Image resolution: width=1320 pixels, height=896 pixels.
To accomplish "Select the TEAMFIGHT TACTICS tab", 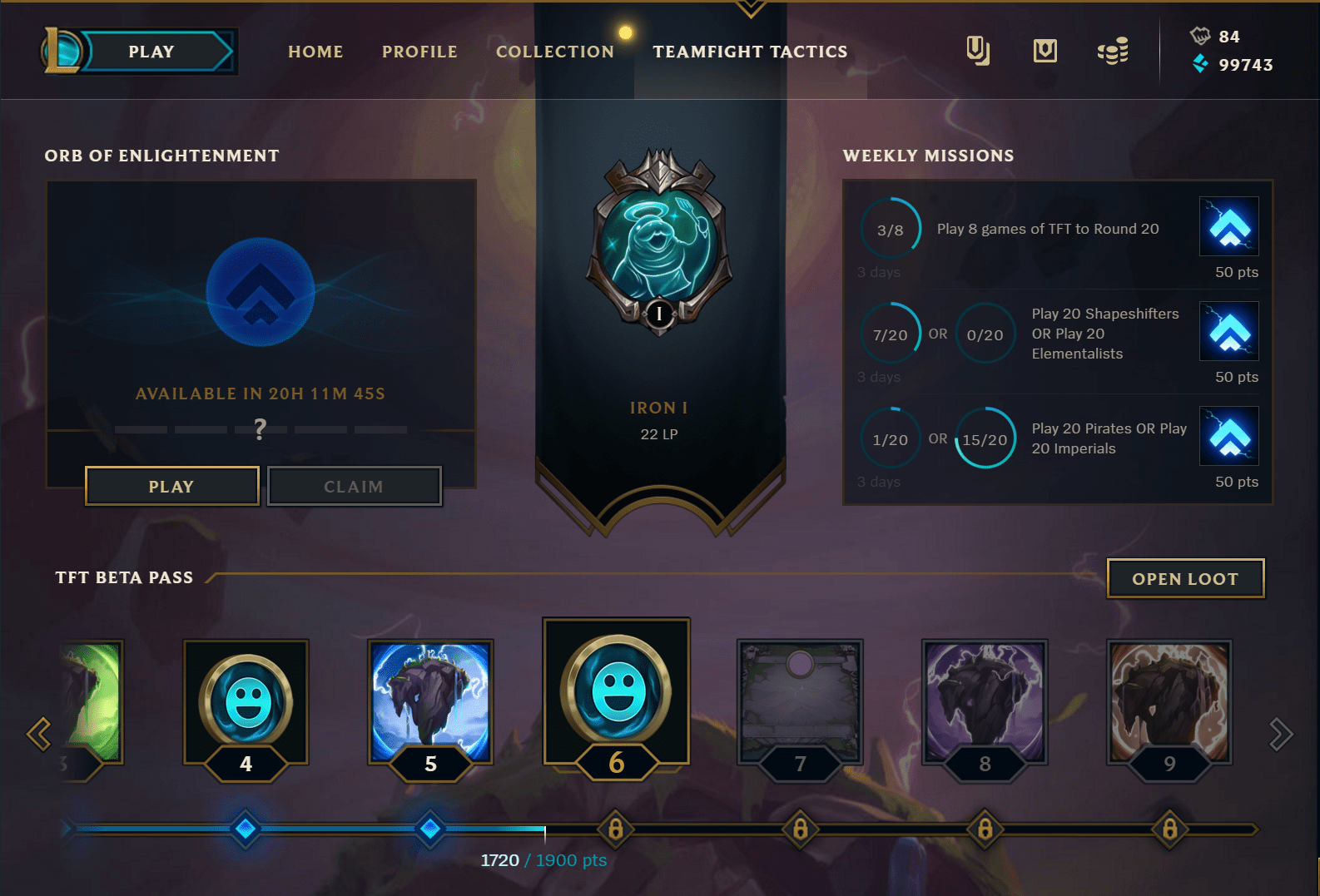I will pos(750,52).
